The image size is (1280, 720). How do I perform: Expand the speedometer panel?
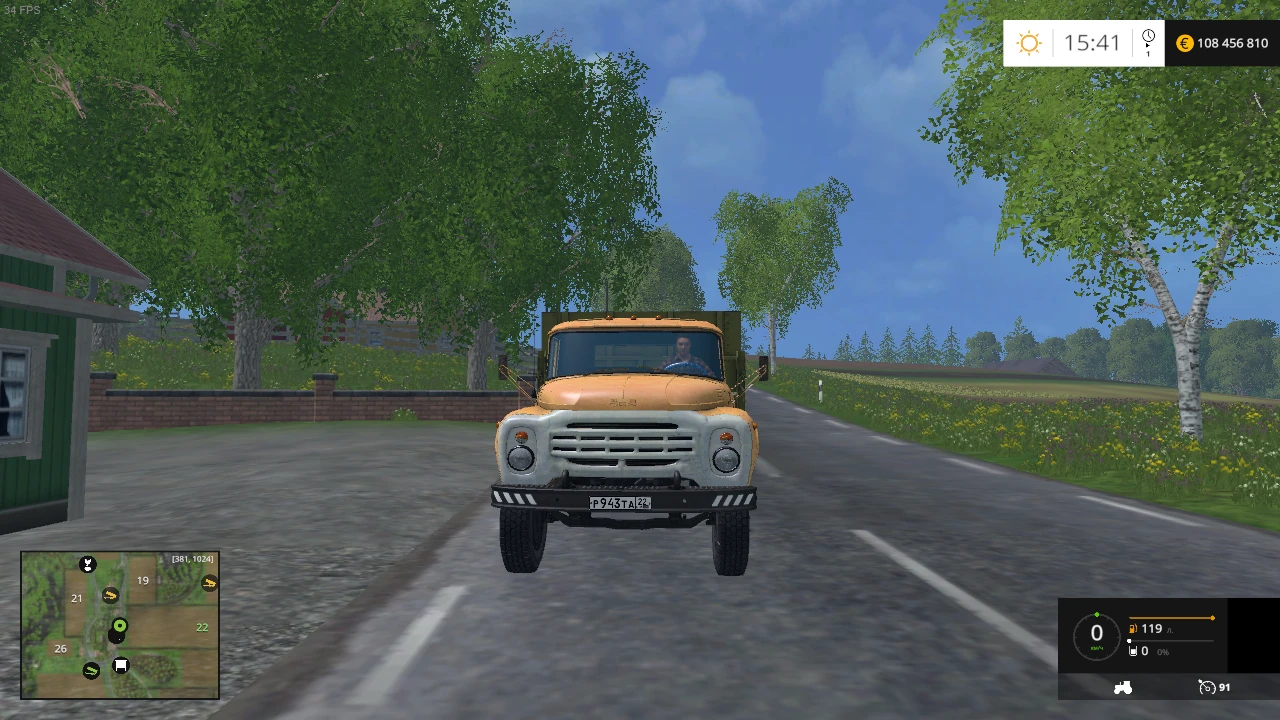1097,633
